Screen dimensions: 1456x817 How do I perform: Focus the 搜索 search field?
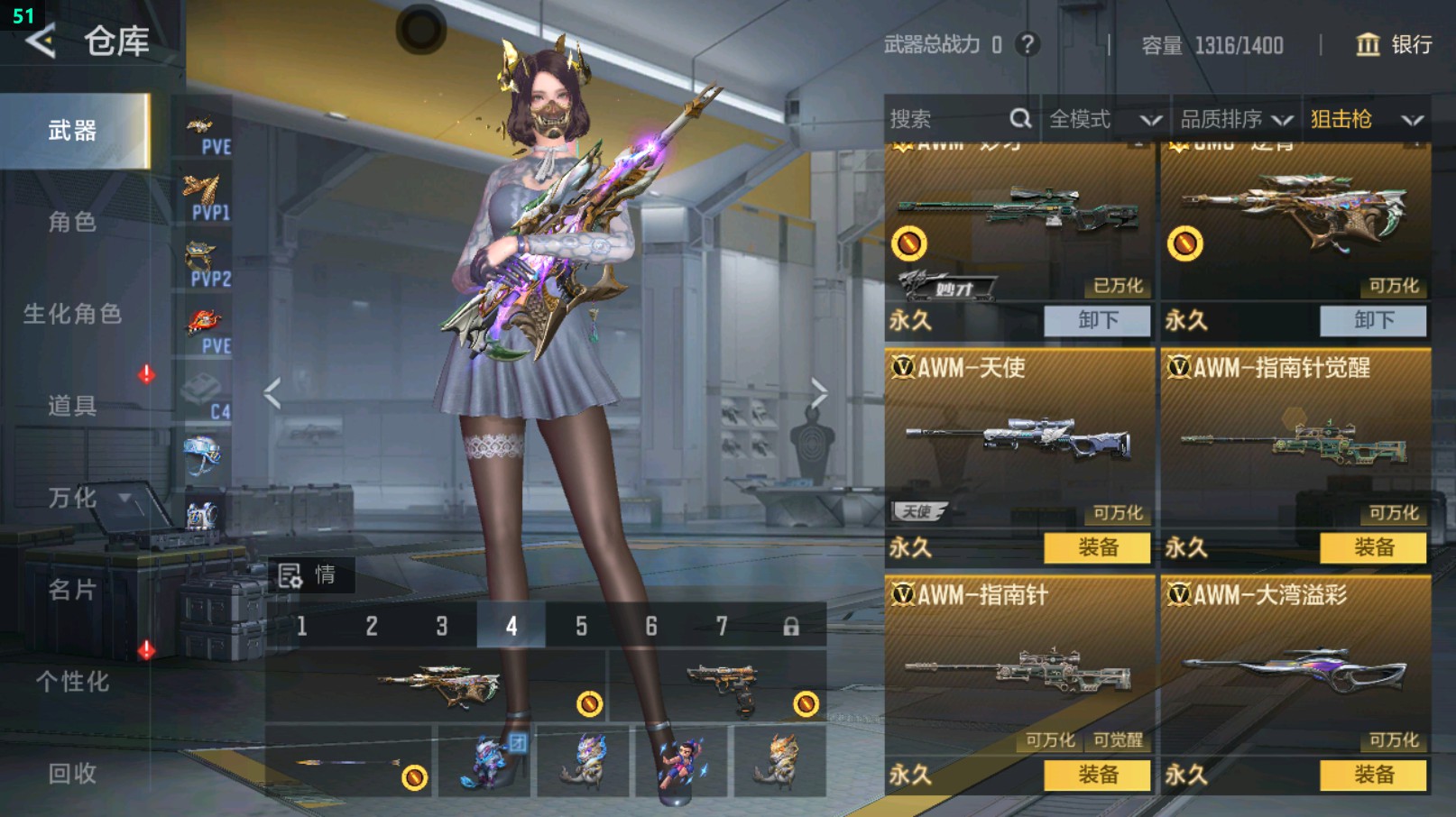(x=947, y=119)
